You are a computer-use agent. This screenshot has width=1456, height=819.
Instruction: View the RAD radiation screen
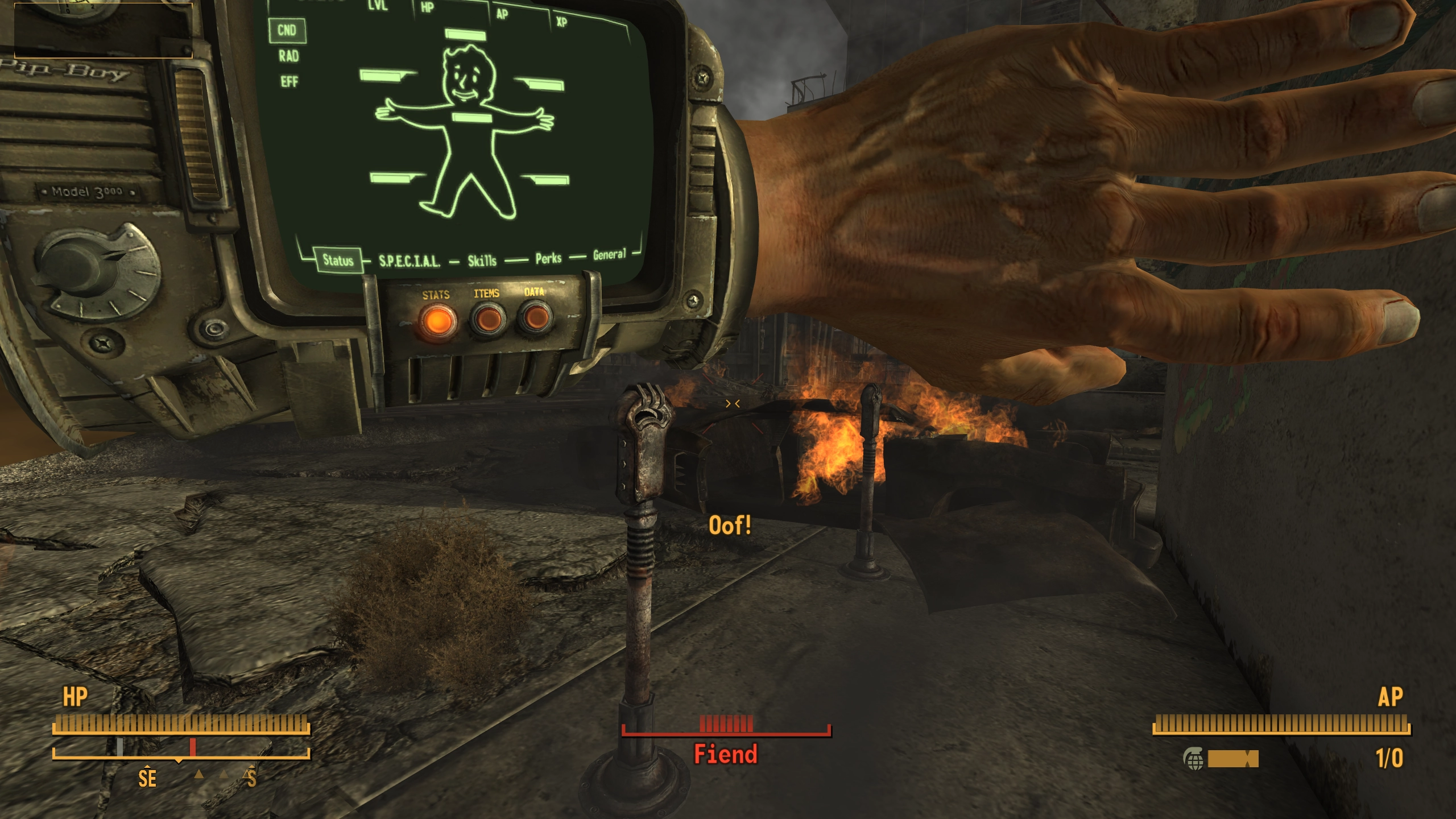tap(288, 56)
